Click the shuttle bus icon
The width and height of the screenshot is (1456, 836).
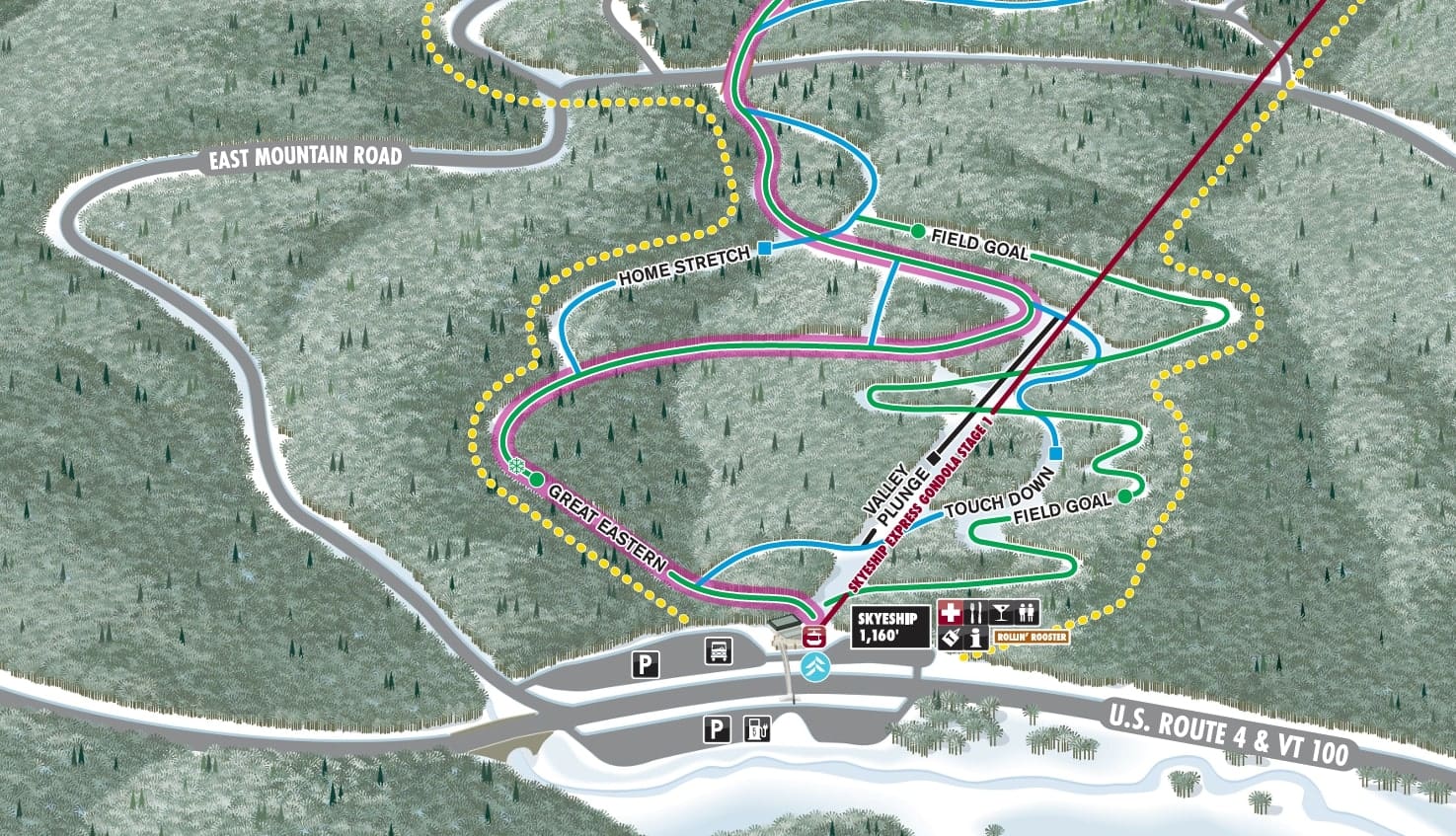pyautogui.click(x=719, y=650)
